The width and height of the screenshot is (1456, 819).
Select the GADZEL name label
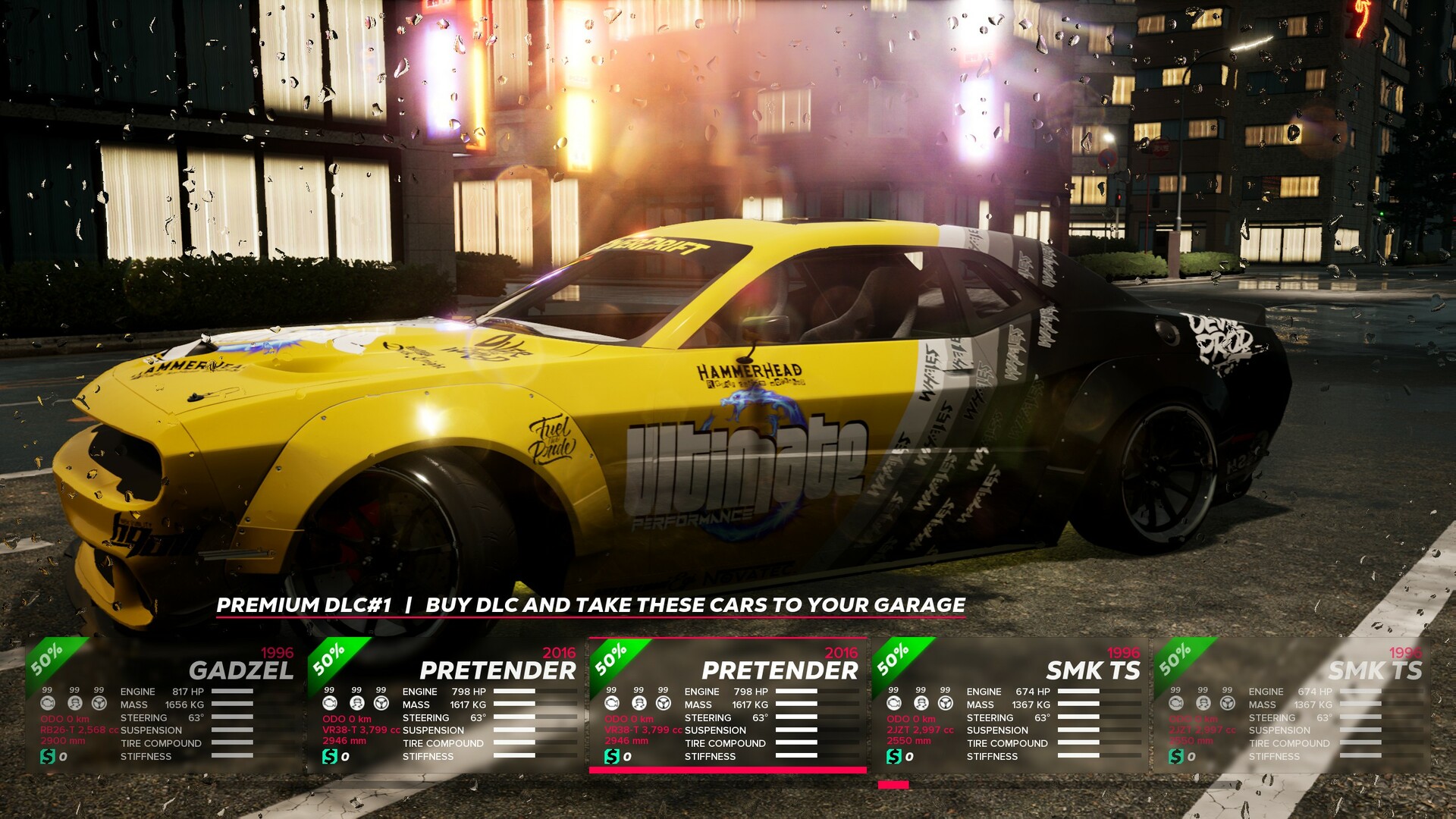(x=243, y=671)
